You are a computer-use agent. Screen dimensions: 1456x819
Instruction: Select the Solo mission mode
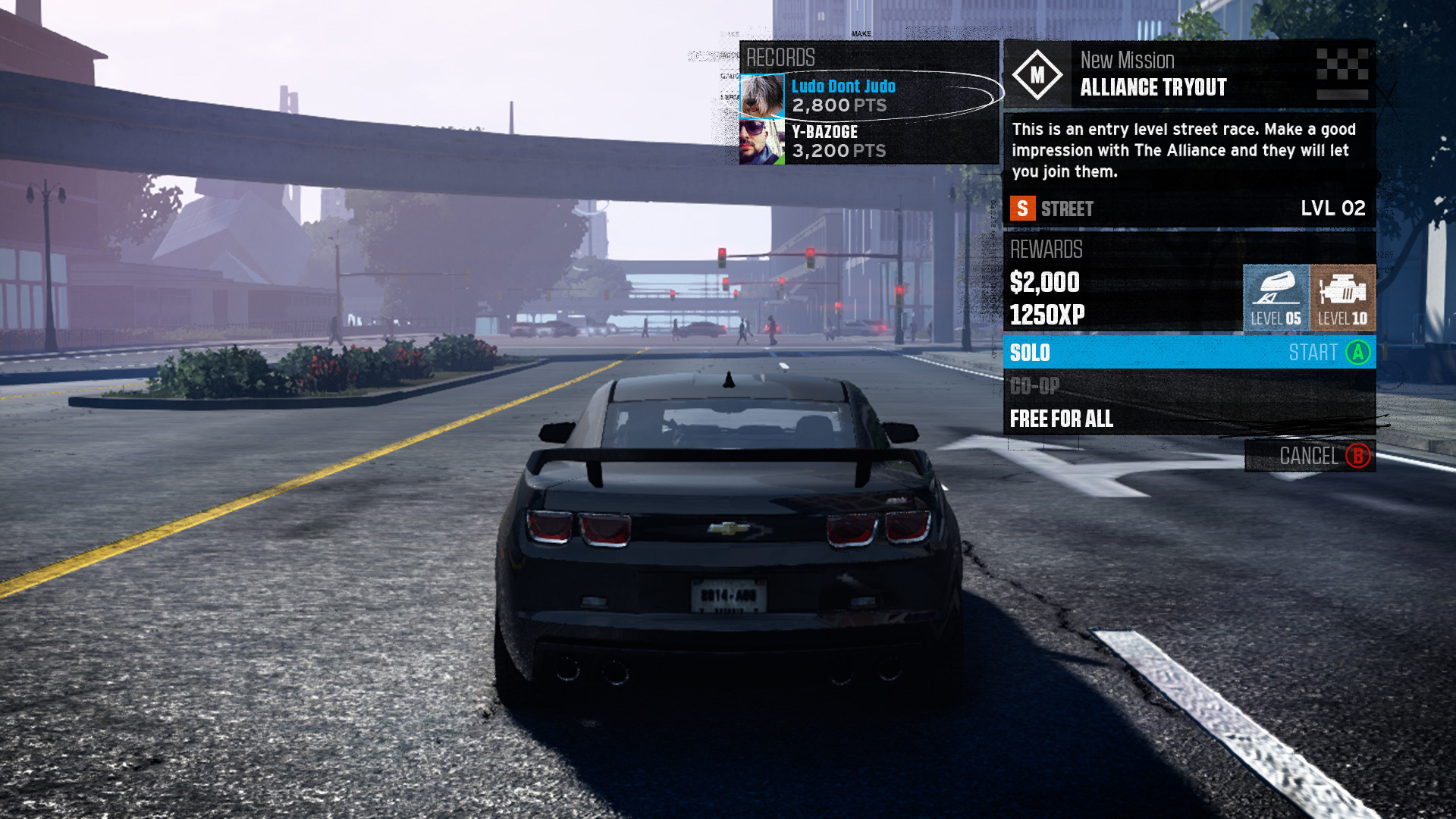click(x=1188, y=353)
